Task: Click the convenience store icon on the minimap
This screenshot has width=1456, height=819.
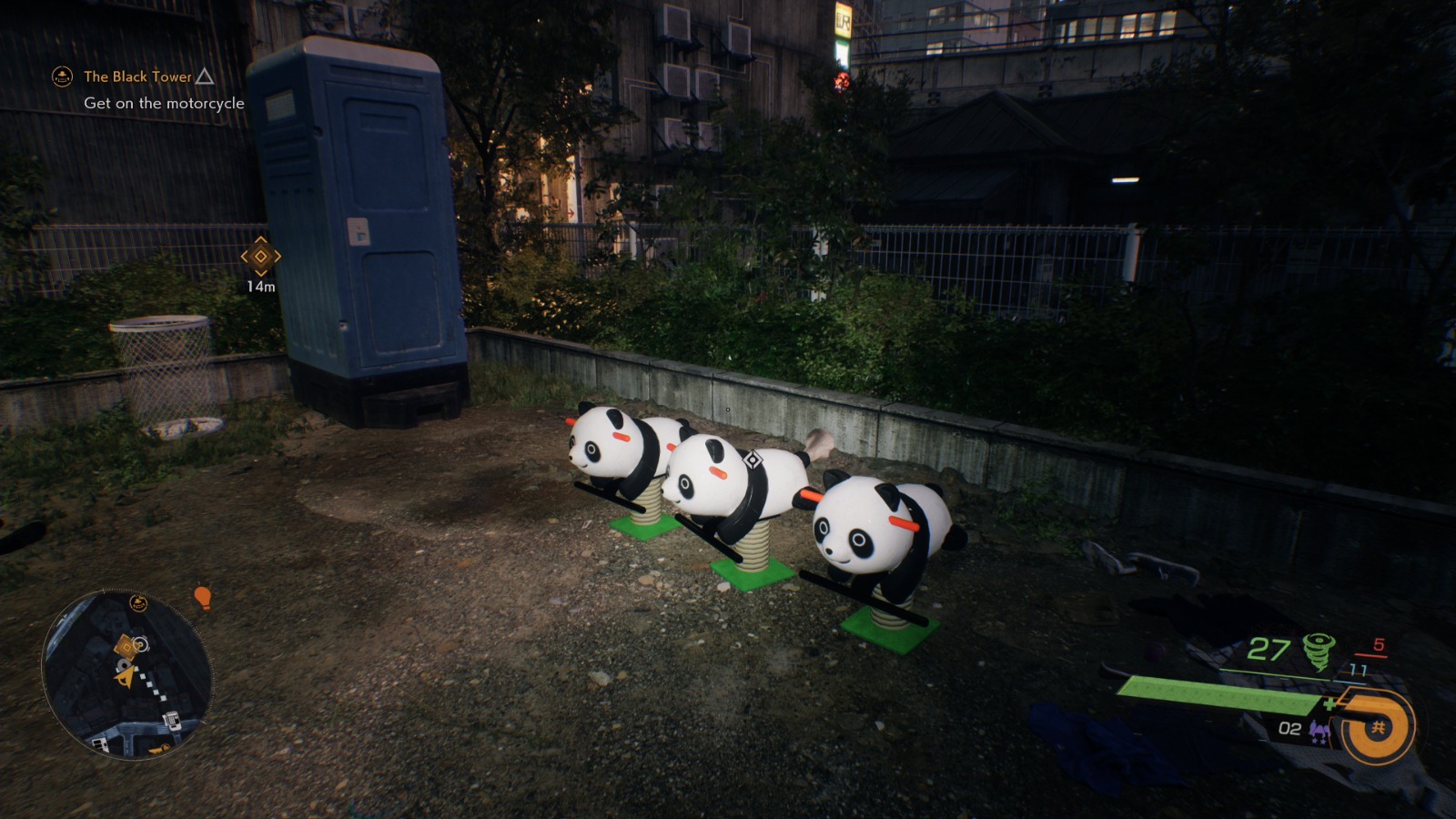Action: (99, 743)
